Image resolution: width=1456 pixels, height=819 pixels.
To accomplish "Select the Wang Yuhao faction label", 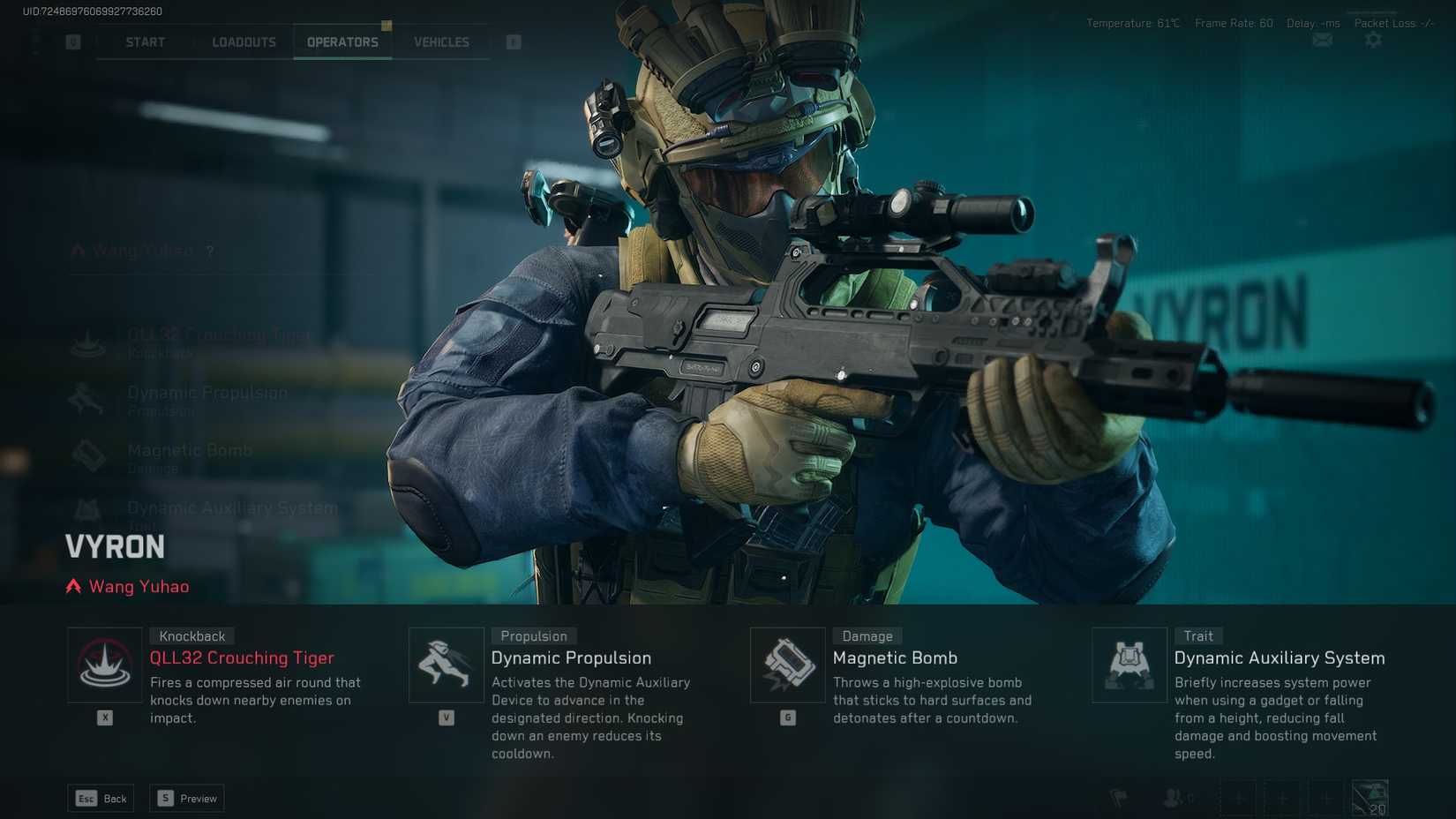I will [127, 586].
